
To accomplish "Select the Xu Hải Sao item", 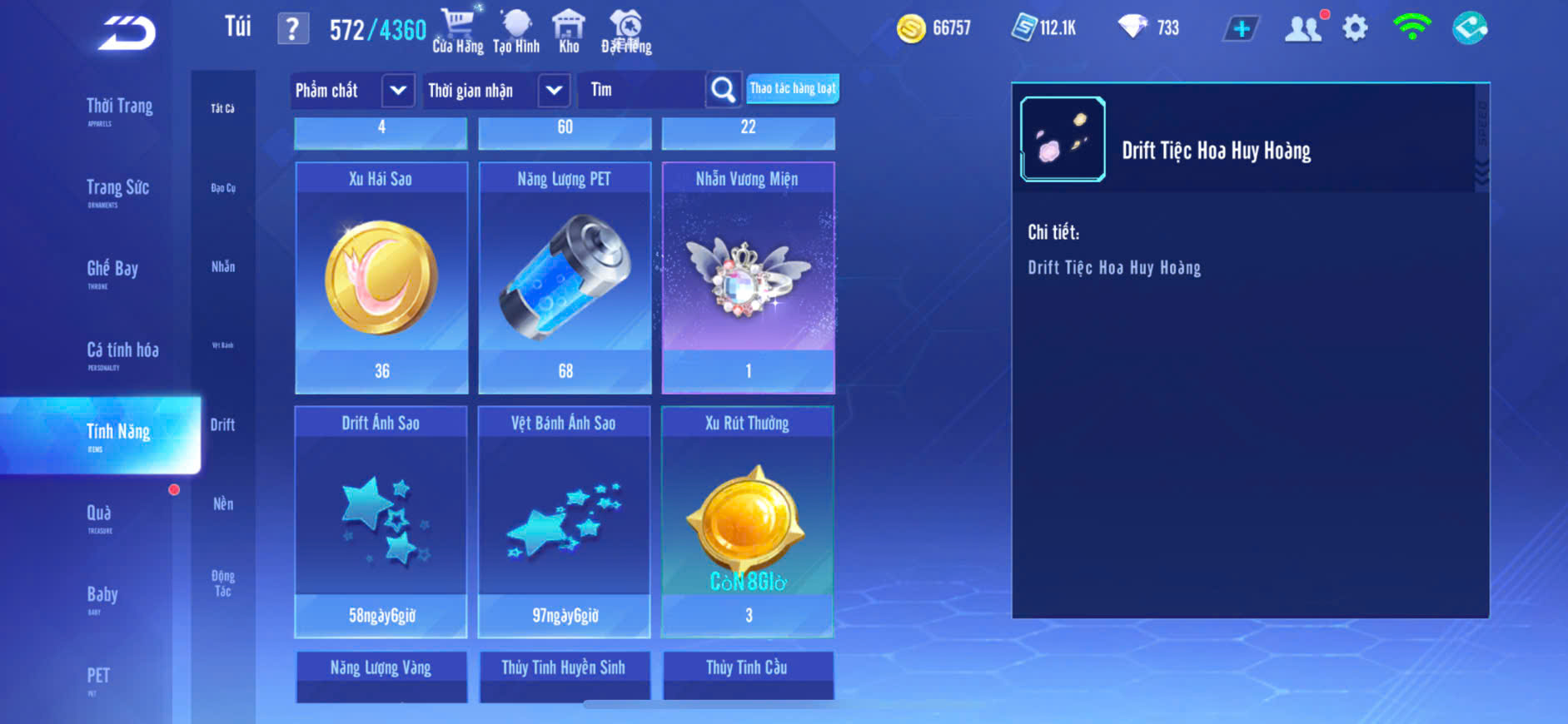I will (381, 278).
